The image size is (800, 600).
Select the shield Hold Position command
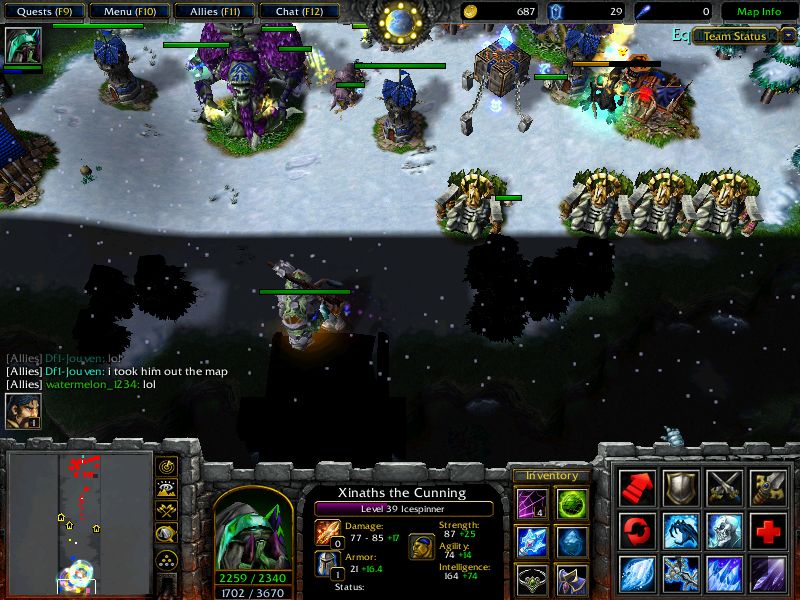coord(681,487)
